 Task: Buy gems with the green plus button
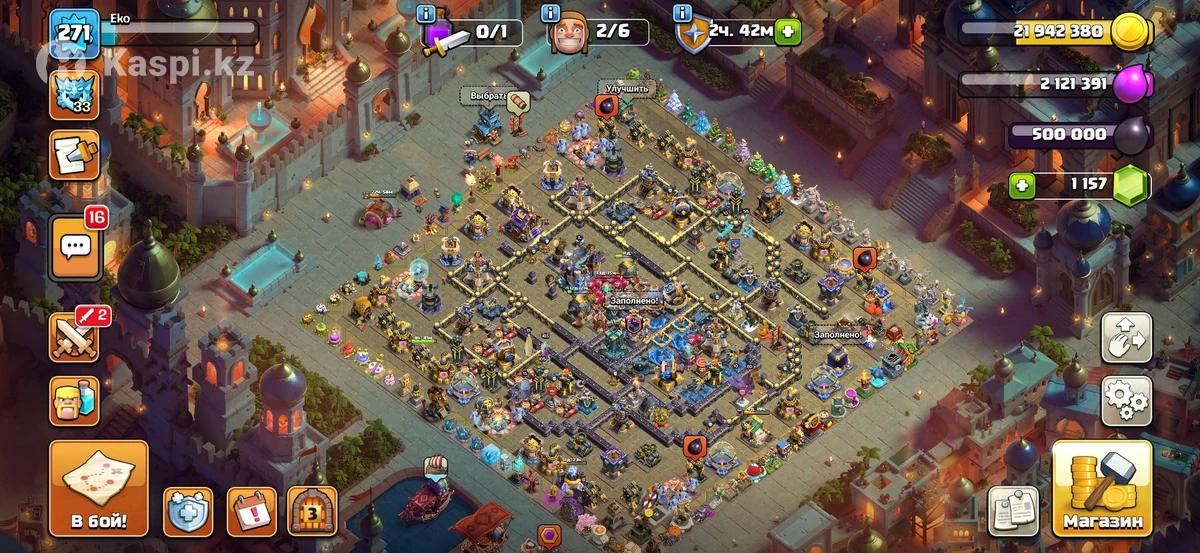tap(1021, 184)
